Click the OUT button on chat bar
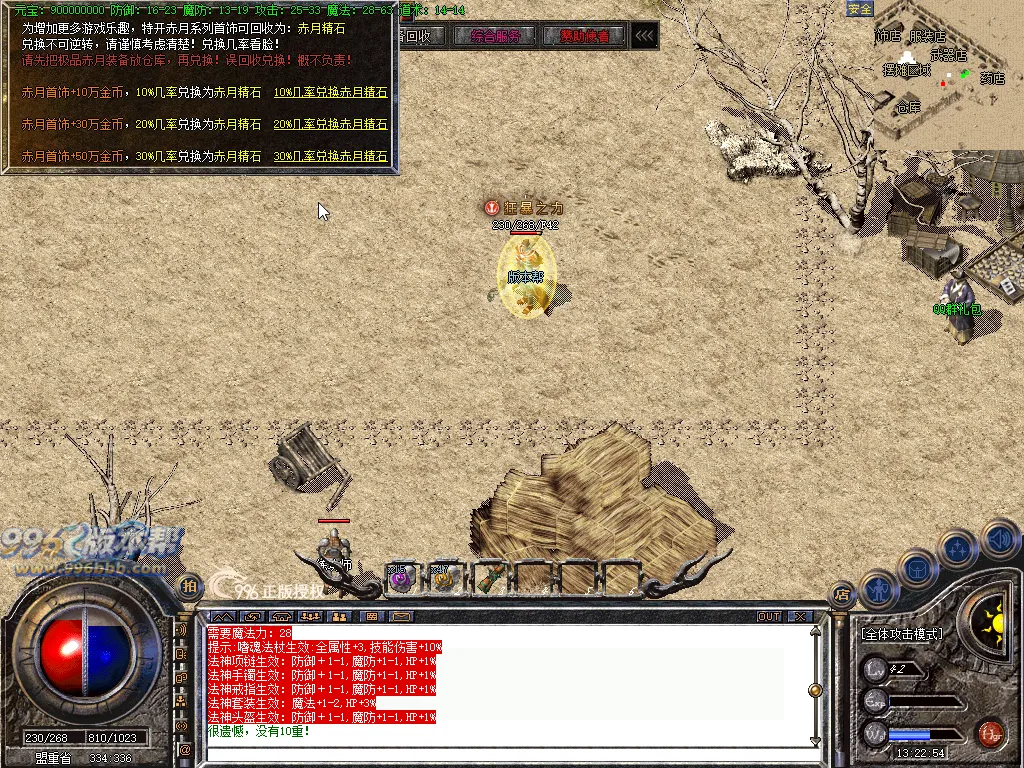 tap(769, 616)
